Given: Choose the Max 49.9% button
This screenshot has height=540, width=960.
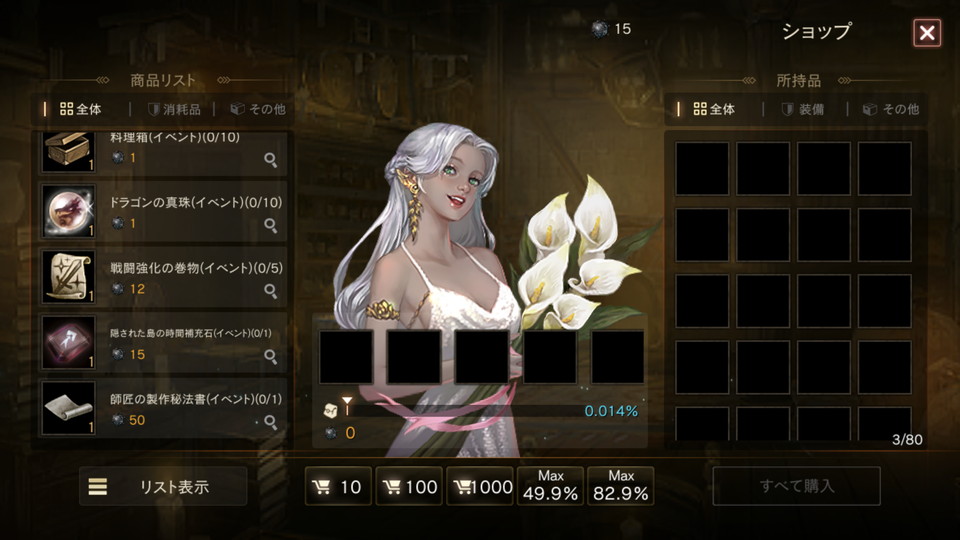Looking at the screenshot, I should pyautogui.click(x=551, y=486).
